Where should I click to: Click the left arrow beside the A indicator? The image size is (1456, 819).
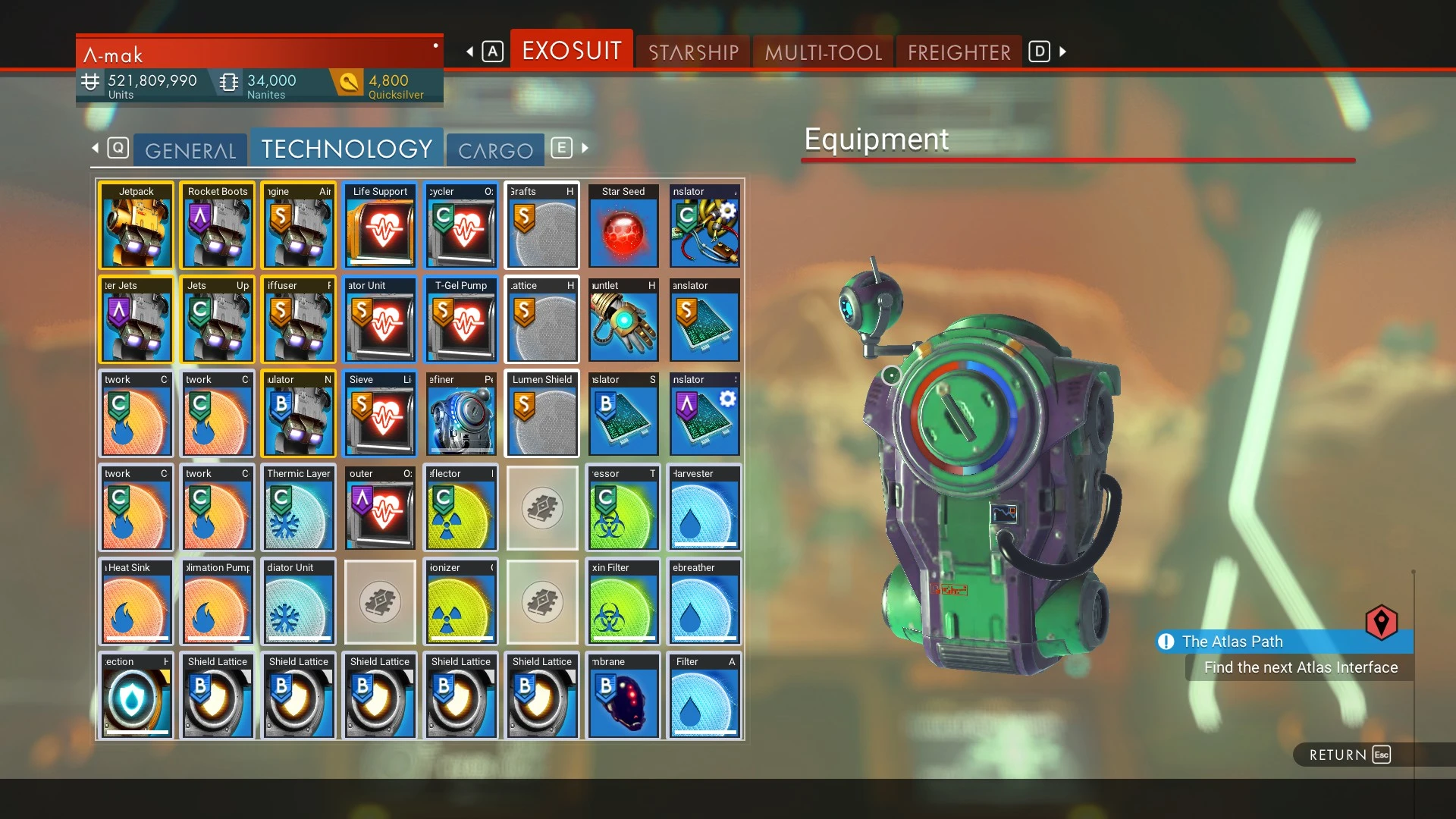point(468,51)
